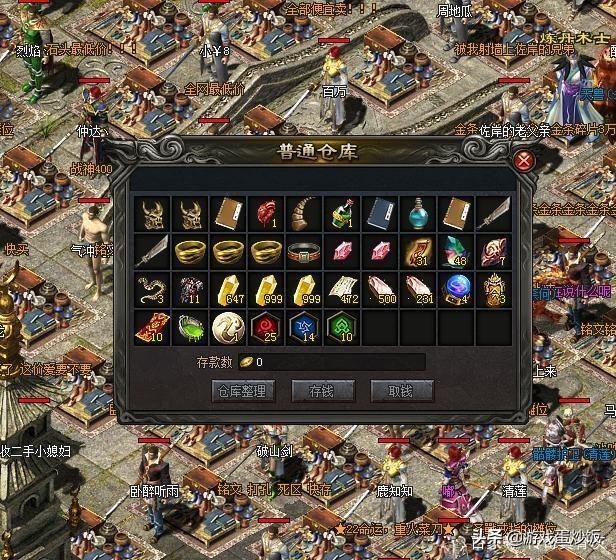This screenshot has width=616, height=560.
Task: Select the red leather belt
Action: pos(304,250)
